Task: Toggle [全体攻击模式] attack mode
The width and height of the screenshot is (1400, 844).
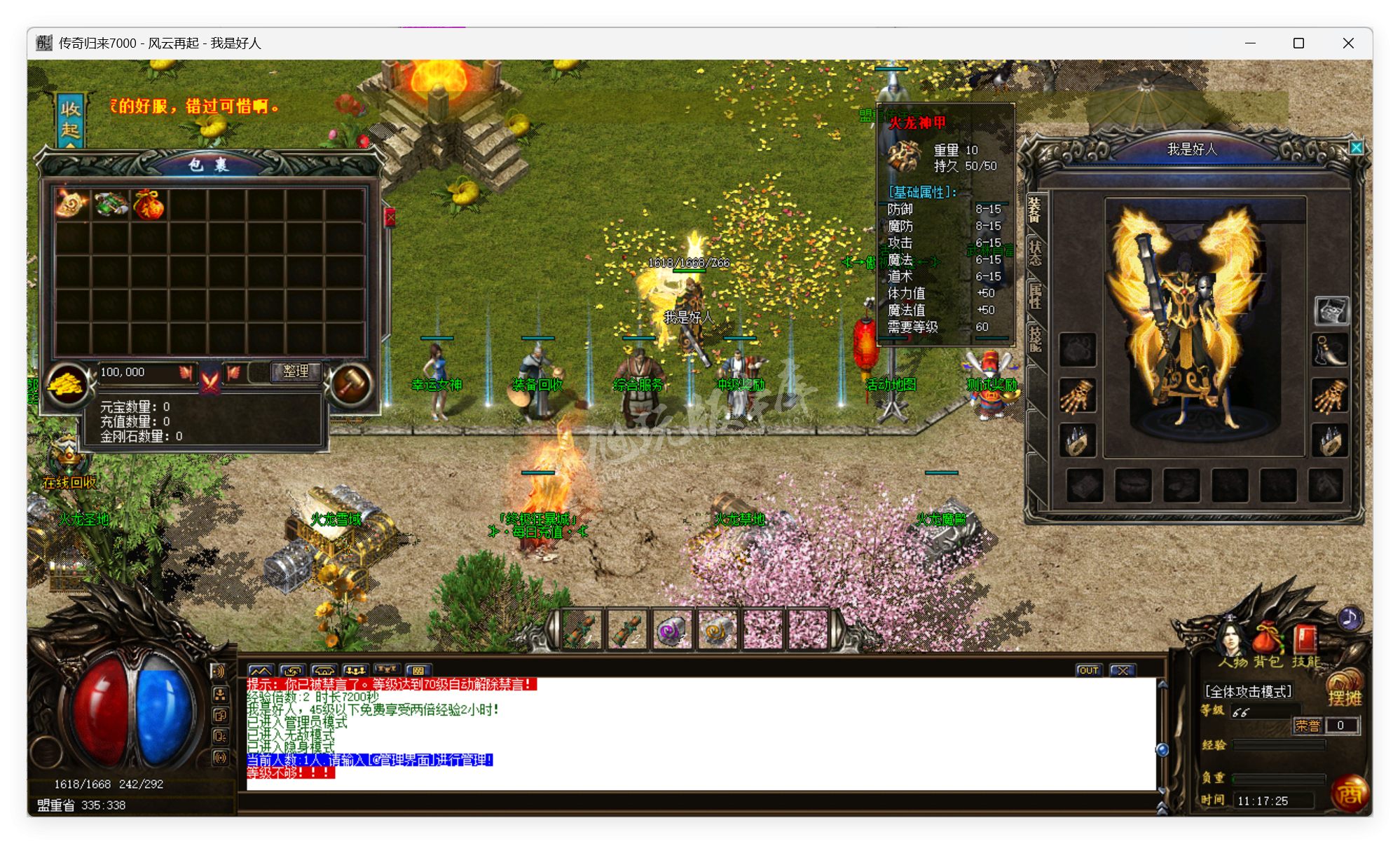Action: (x=1248, y=692)
